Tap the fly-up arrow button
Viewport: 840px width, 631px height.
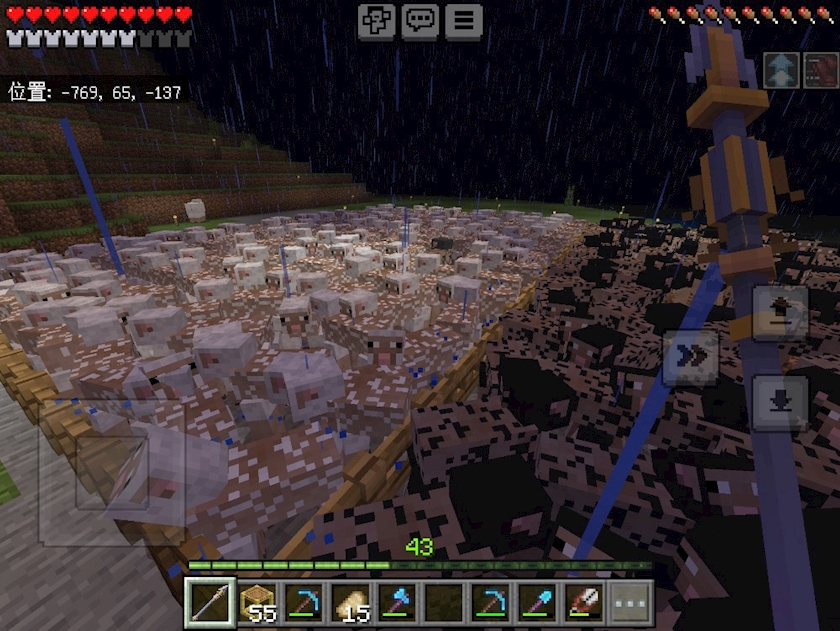[780, 313]
